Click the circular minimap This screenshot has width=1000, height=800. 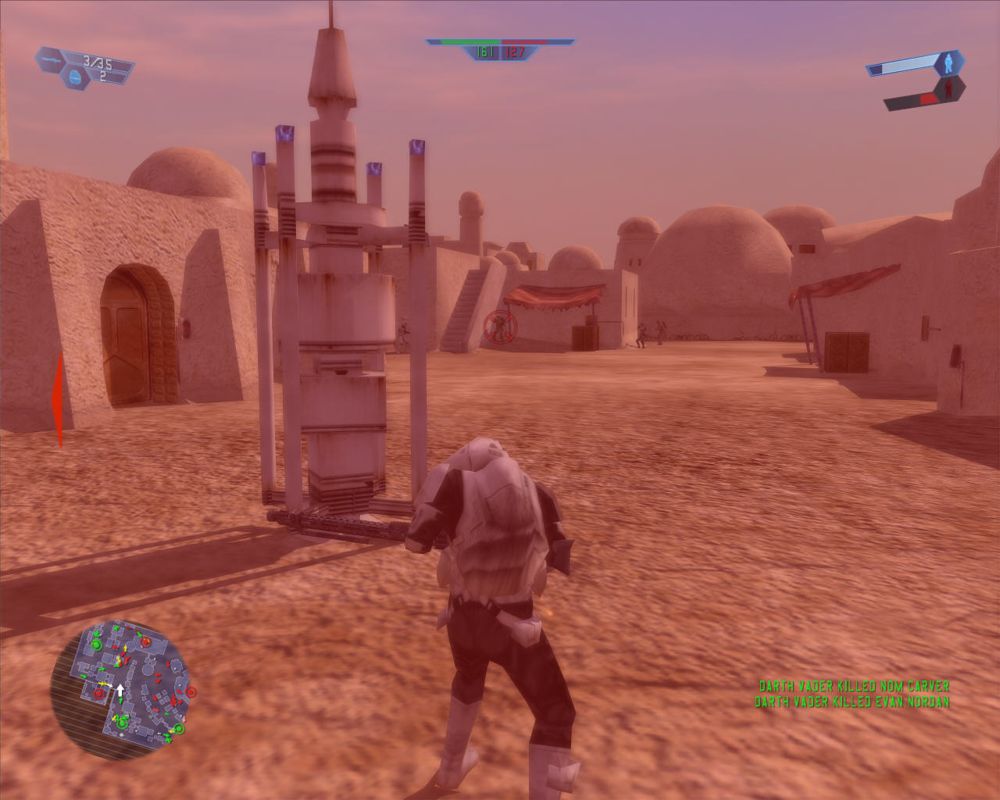click(x=120, y=687)
